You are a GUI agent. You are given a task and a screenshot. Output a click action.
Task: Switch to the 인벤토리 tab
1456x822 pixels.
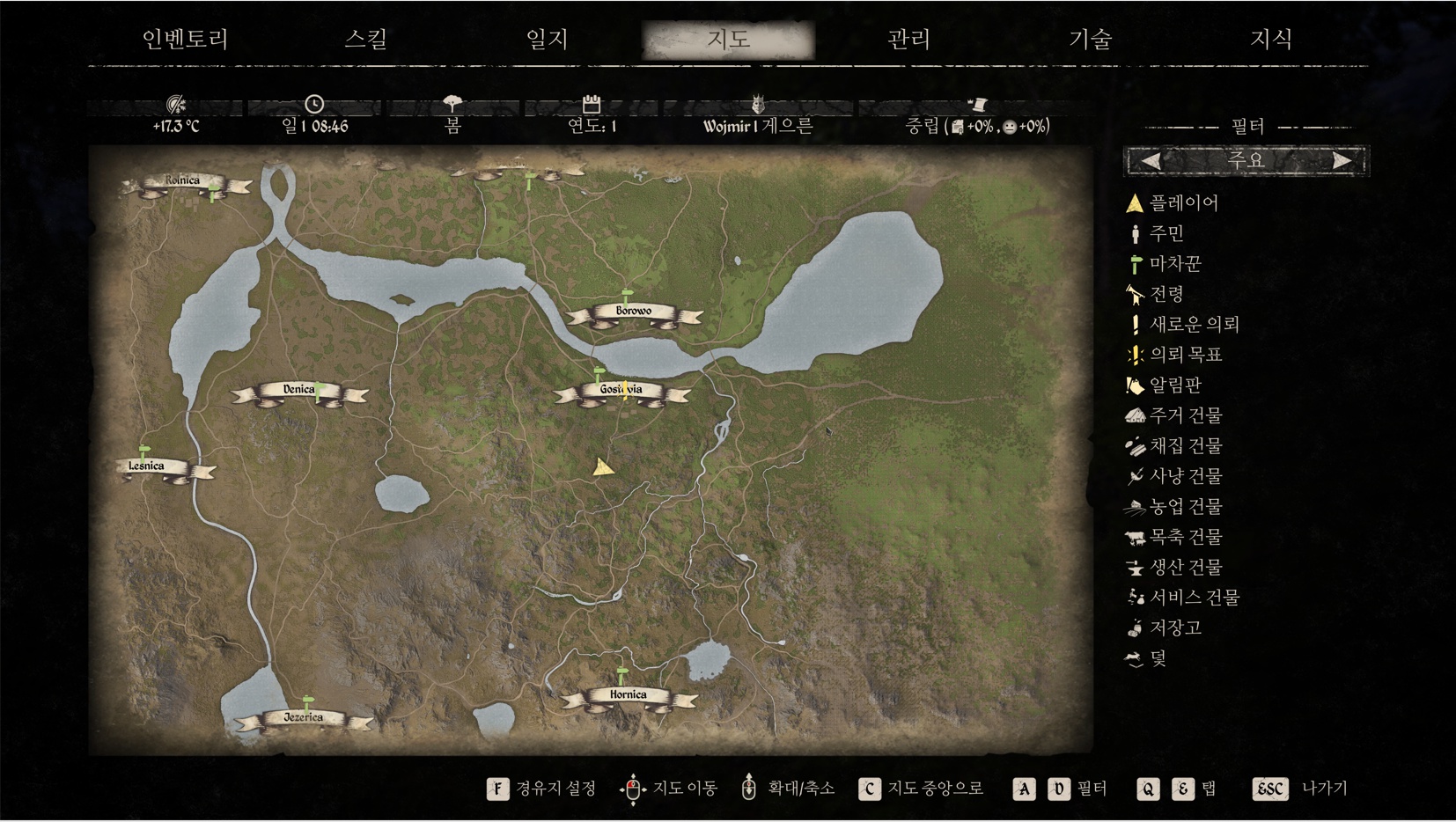click(185, 40)
